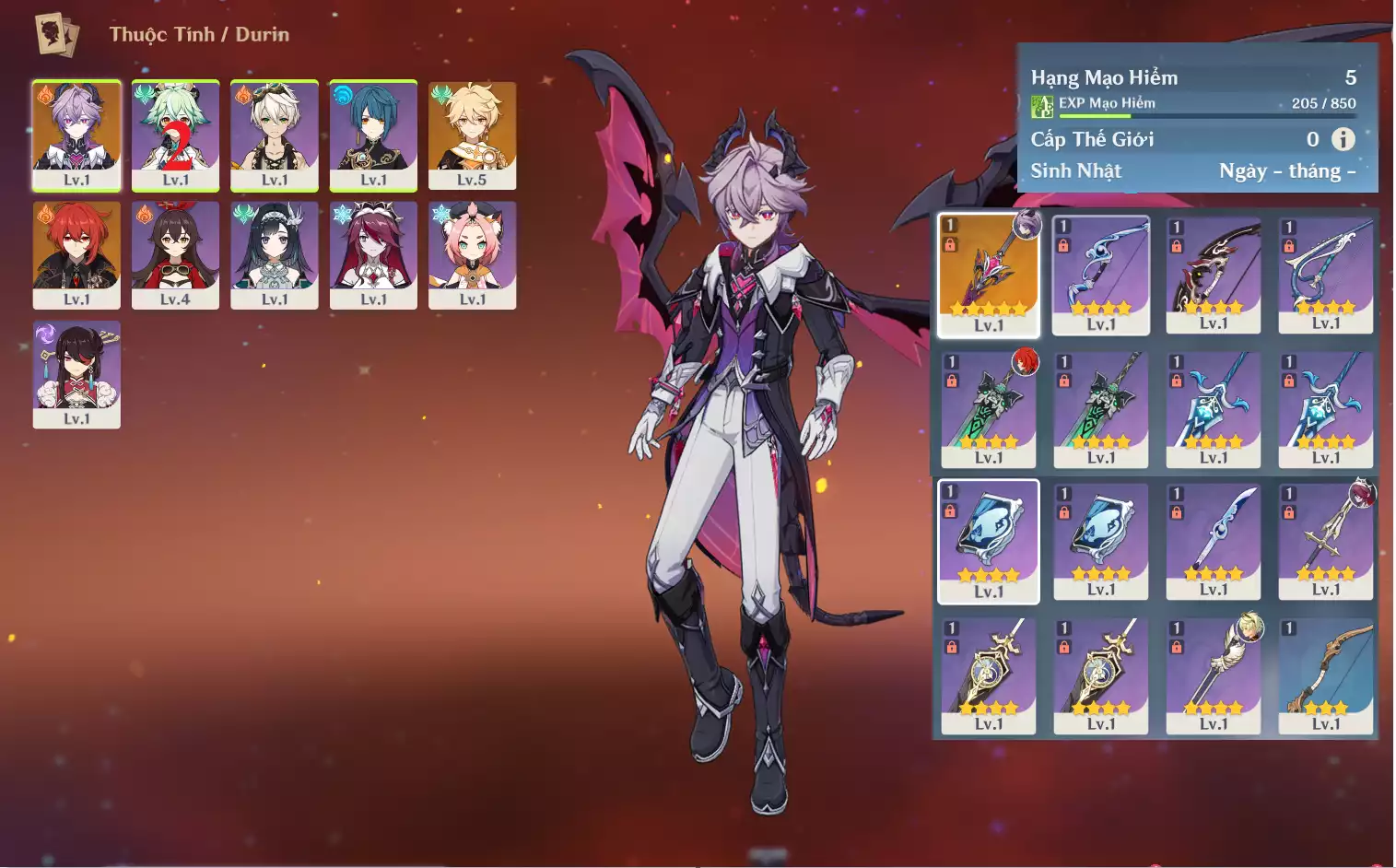Pick the Xingqiu Hydro character card
Viewport: 1396px width, 868px height.
tap(373, 135)
